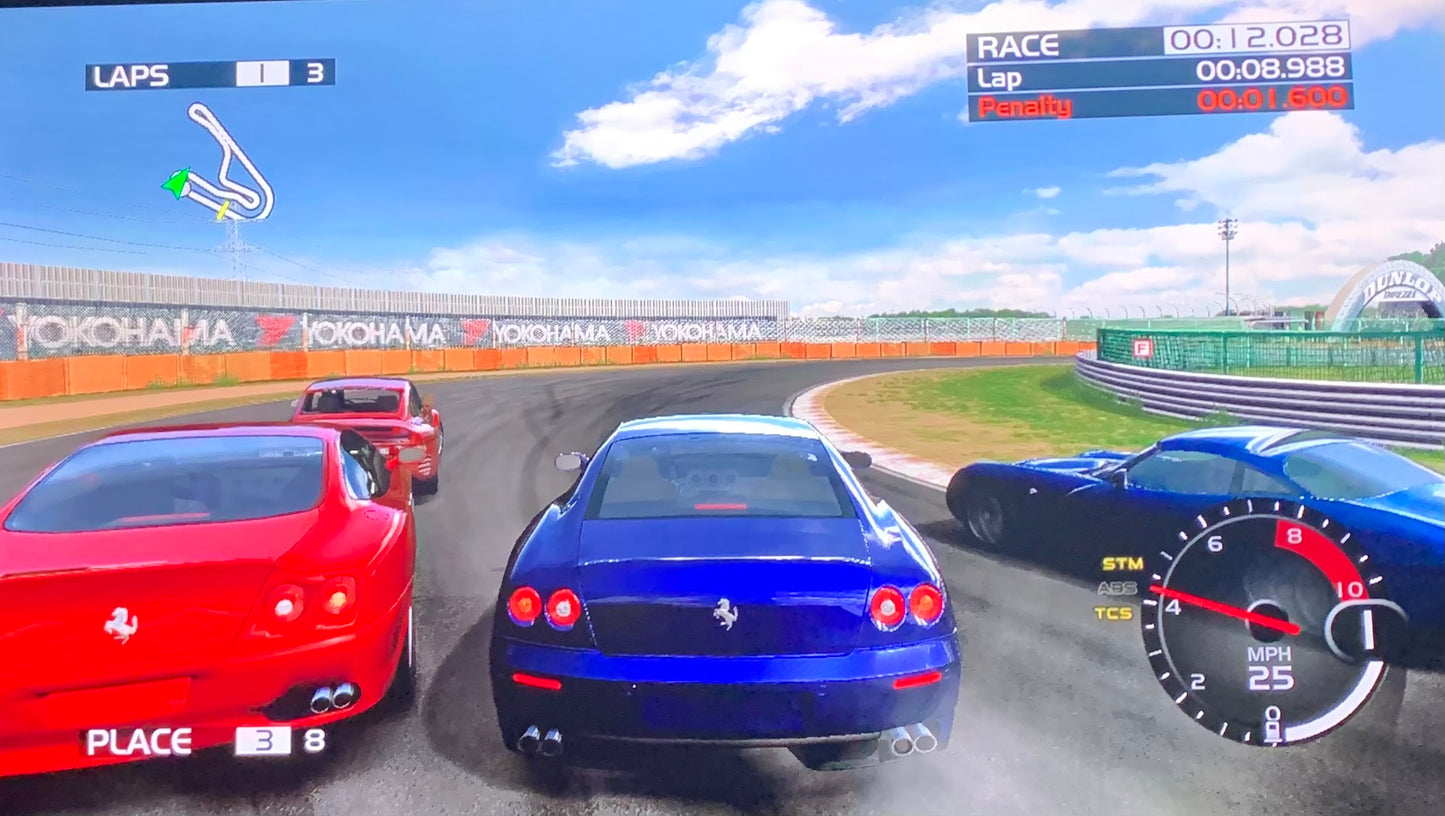1445x816 pixels.
Task: Select the green player arrow on the minimap
Action: pos(176,183)
